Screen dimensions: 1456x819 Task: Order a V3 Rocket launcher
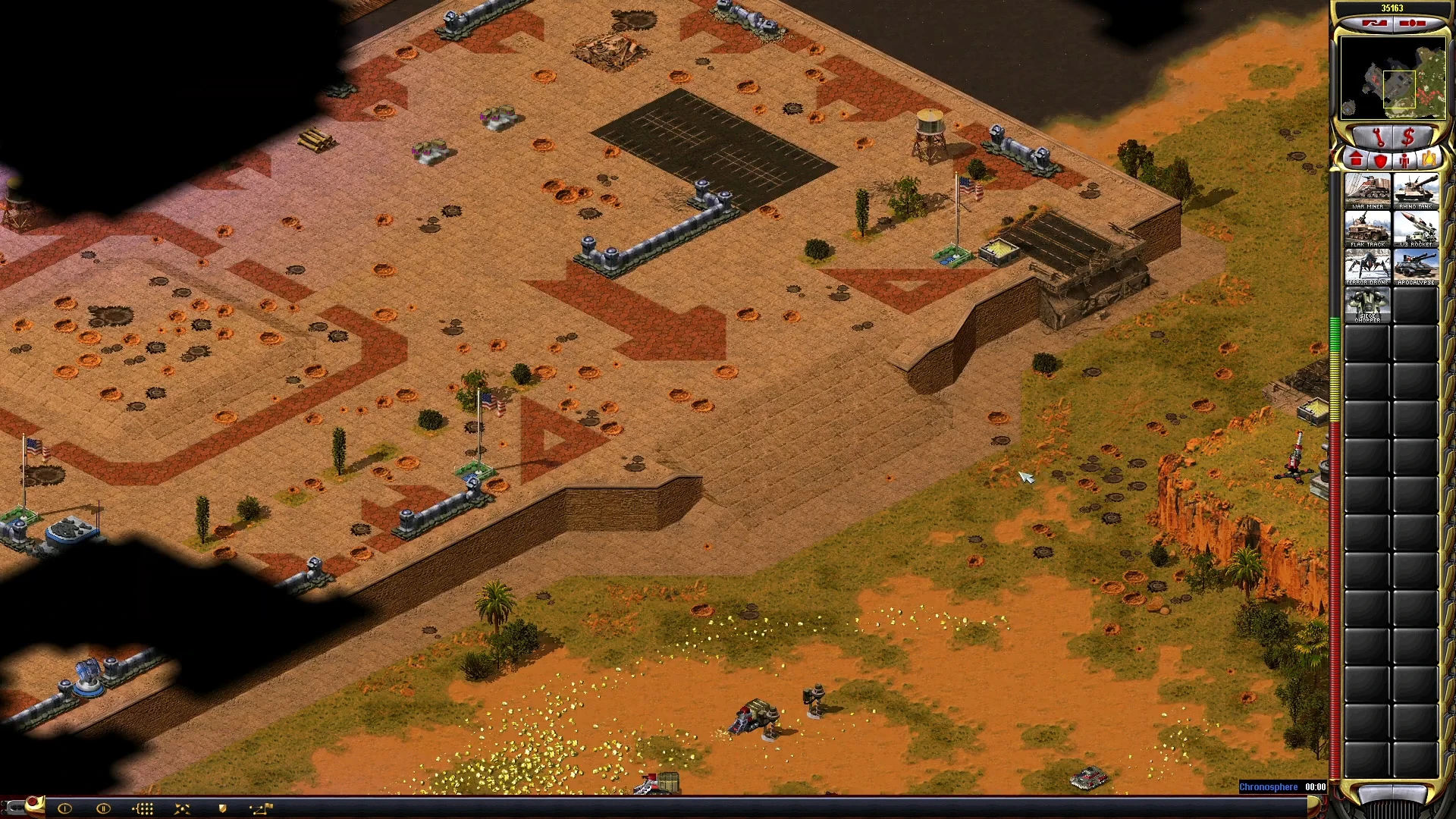tap(1415, 228)
